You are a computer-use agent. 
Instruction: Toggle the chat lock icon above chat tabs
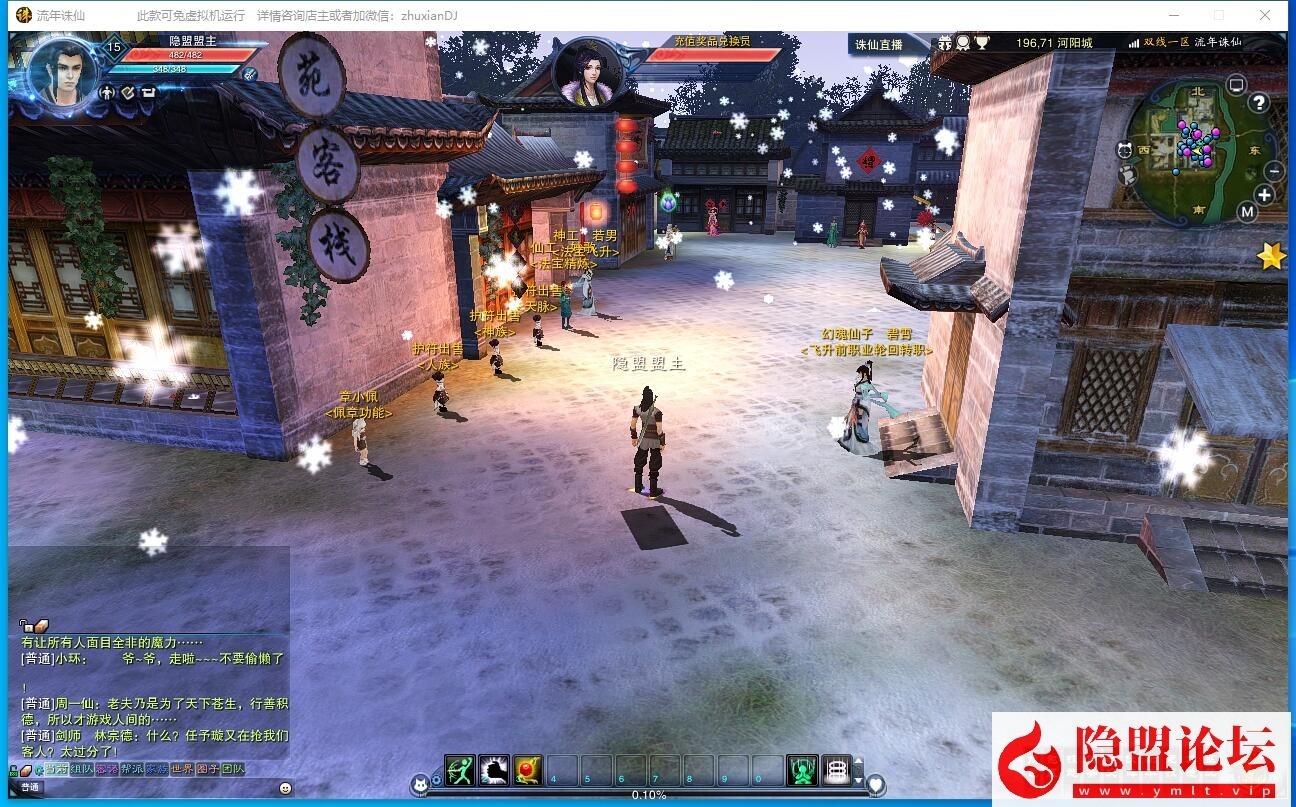[12, 769]
